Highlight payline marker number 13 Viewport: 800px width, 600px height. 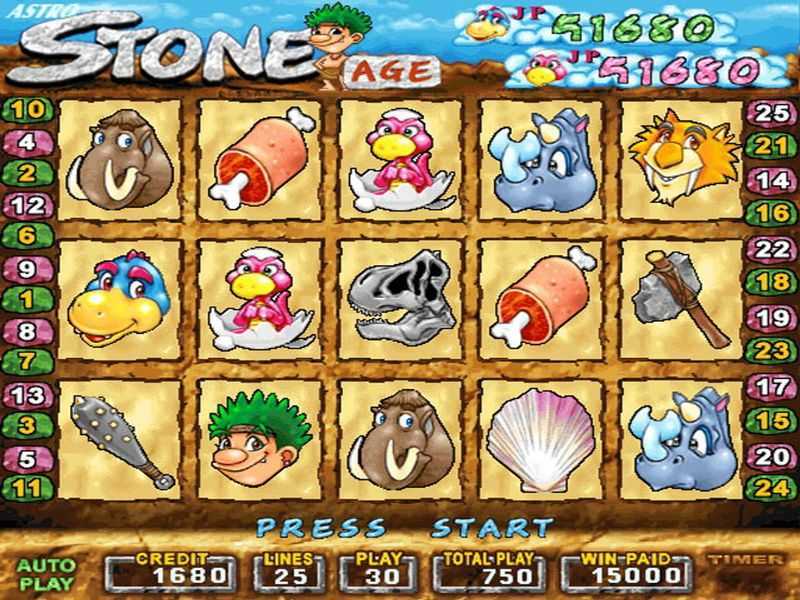tap(28, 394)
